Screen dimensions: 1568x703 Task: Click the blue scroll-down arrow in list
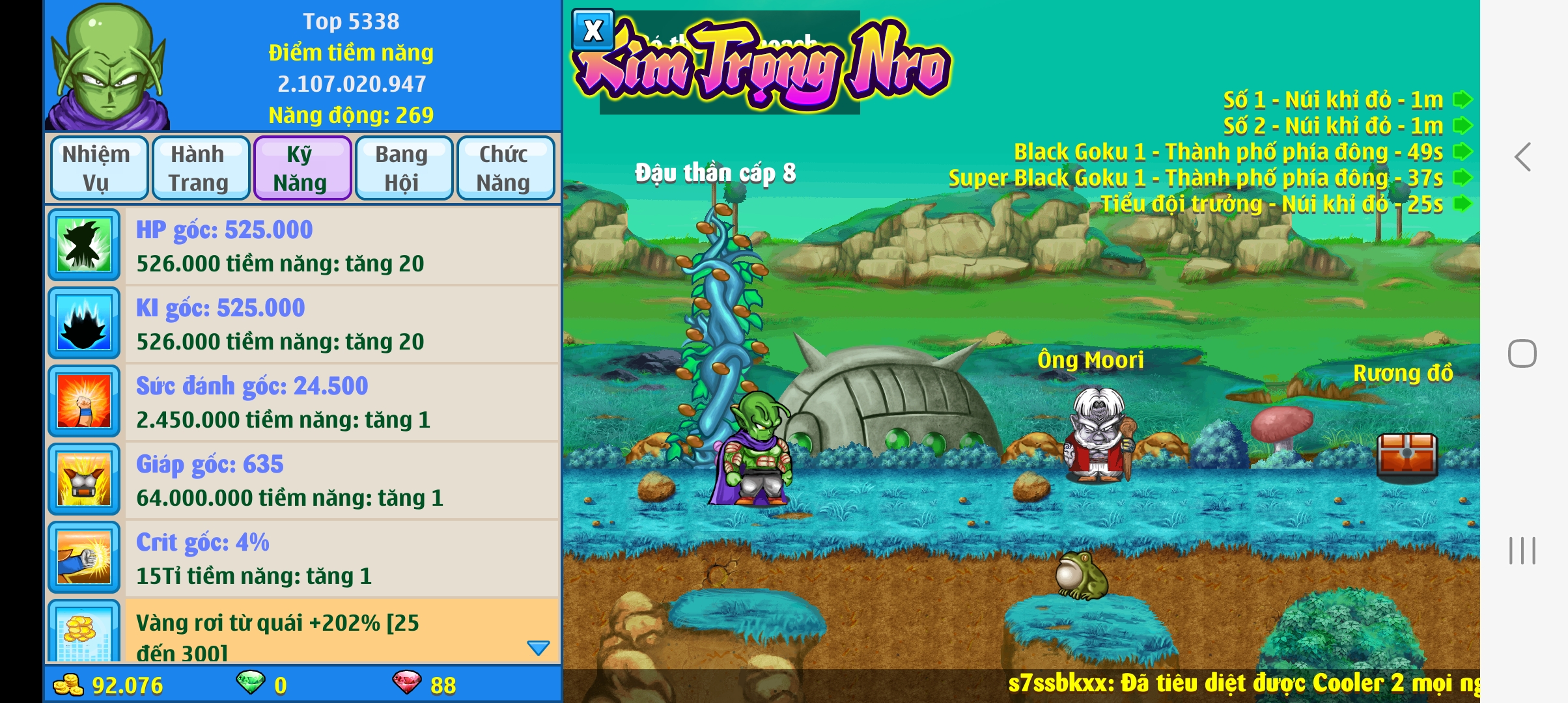point(539,648)
